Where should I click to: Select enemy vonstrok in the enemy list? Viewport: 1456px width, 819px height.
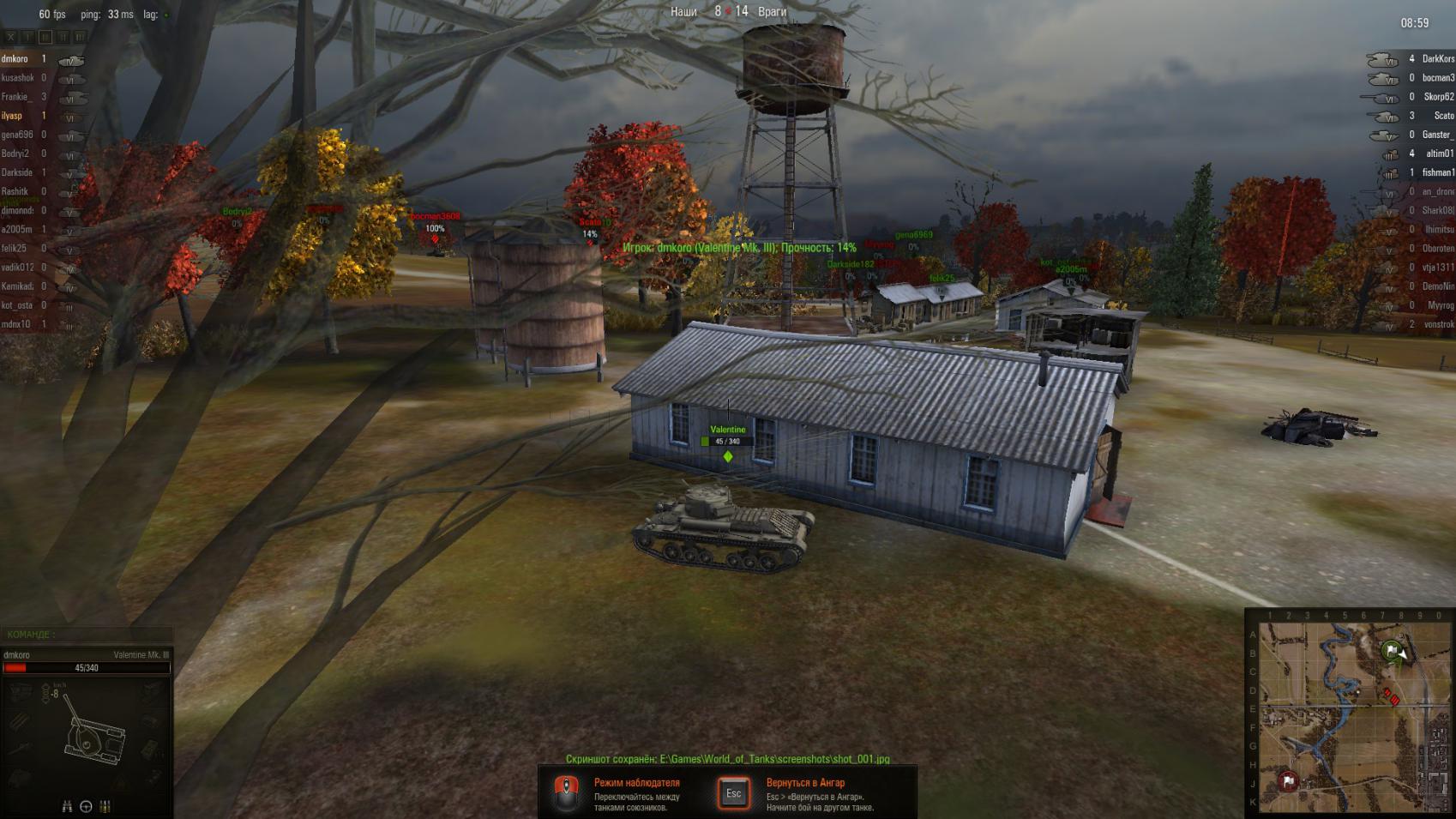(x=1438, y=324)
